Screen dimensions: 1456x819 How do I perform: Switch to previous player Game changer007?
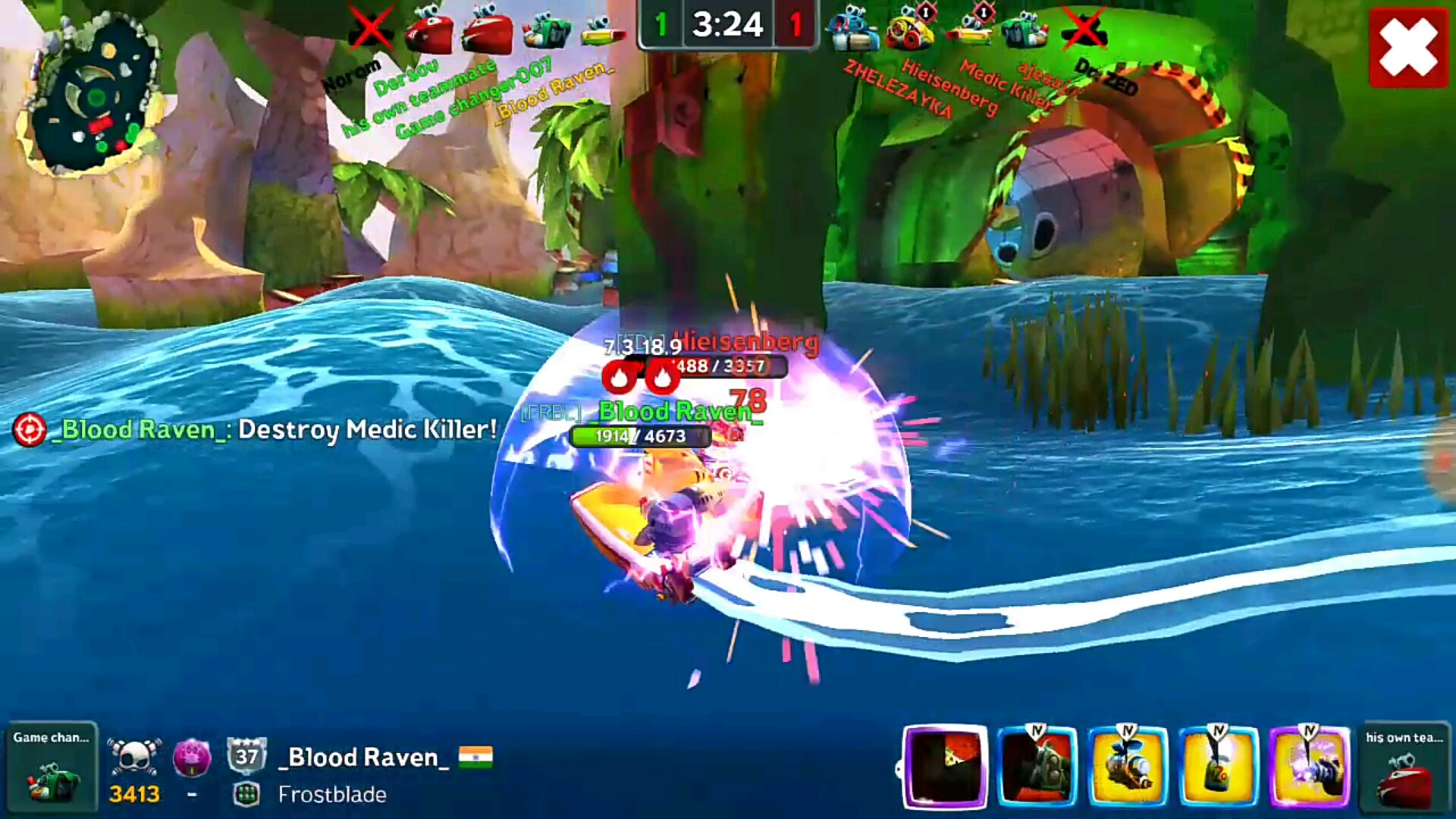click(50, 767)
